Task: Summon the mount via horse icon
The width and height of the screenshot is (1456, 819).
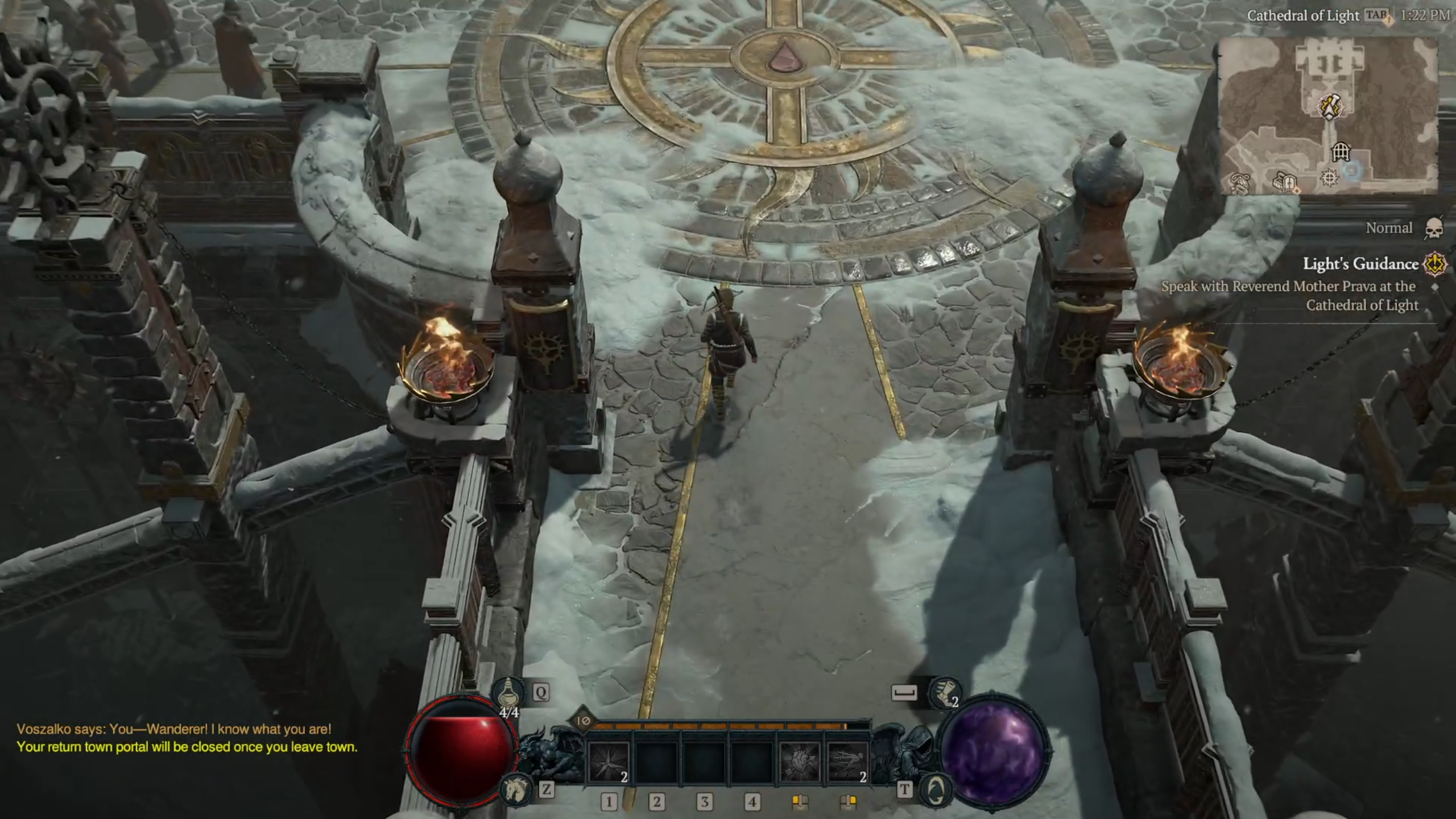Action: click(x=516, y=789)
